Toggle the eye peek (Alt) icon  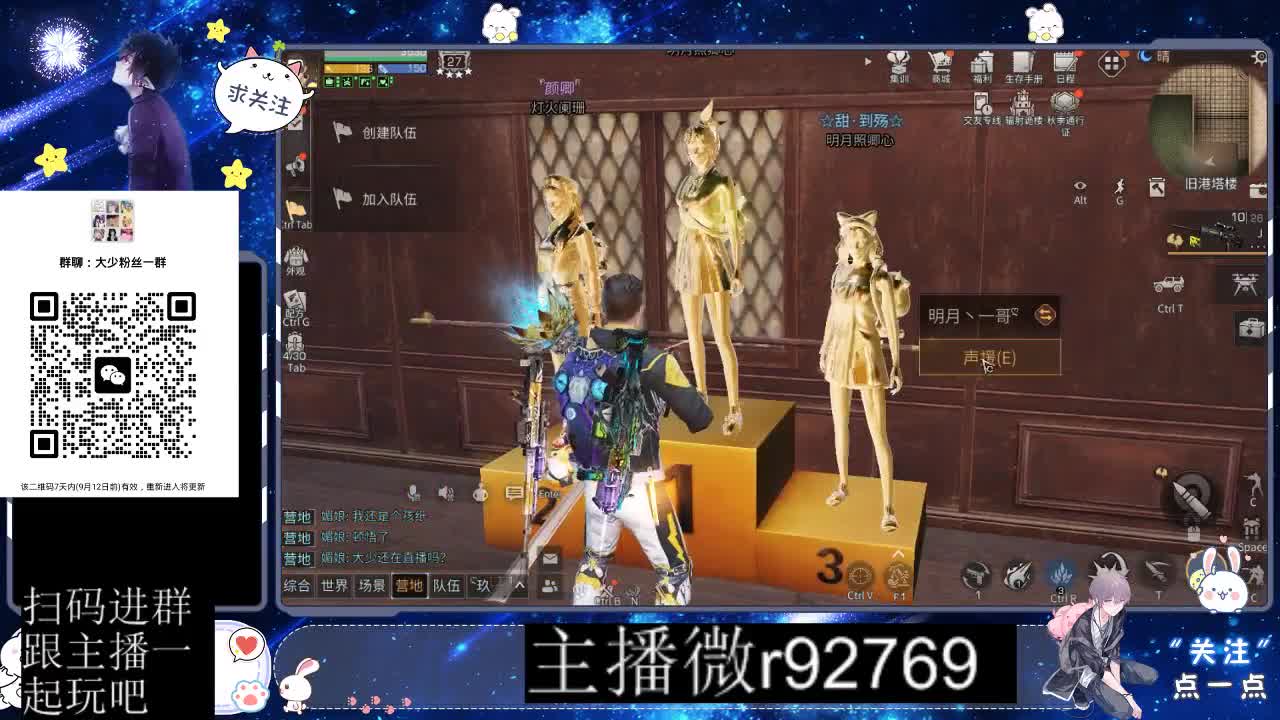(x=1080, y=185)
